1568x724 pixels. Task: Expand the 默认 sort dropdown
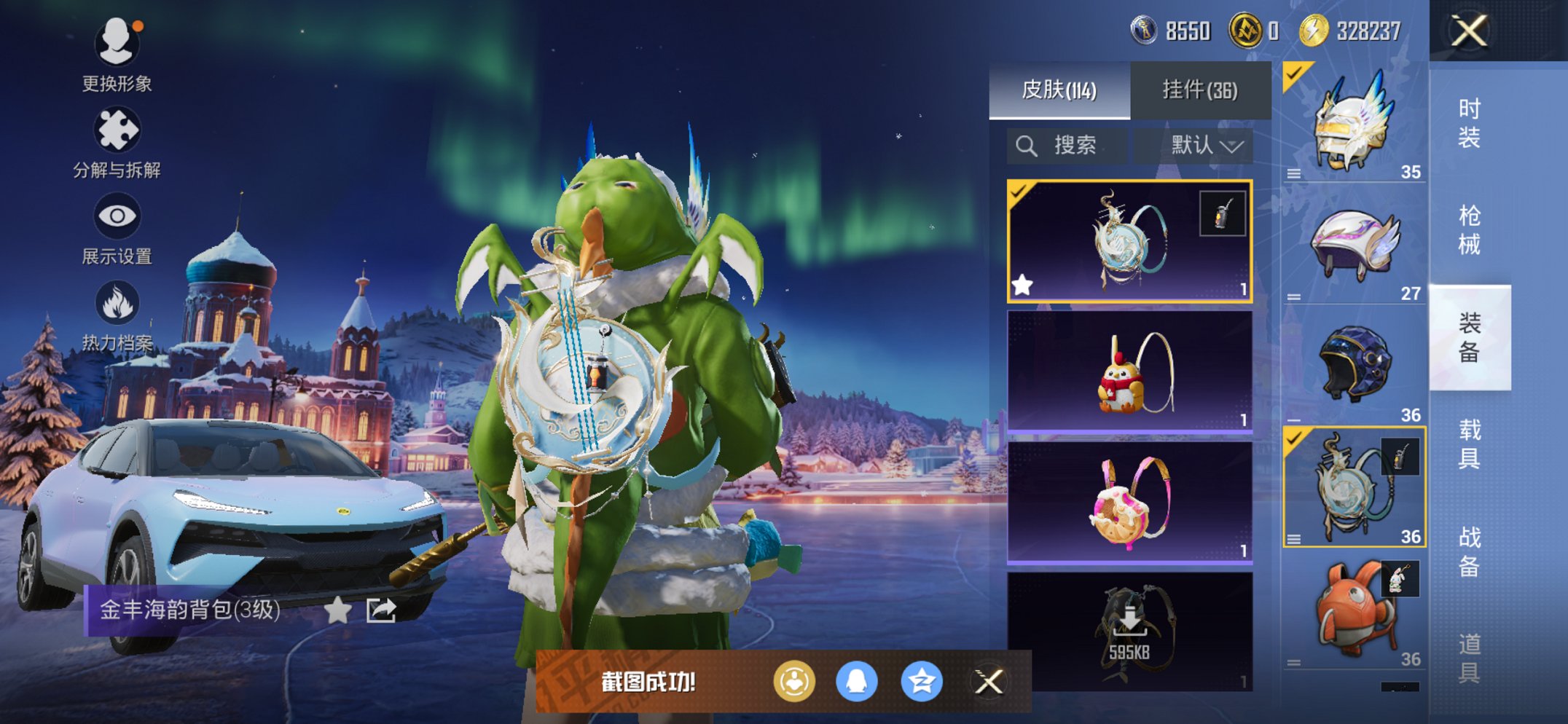pos(1206,146)
